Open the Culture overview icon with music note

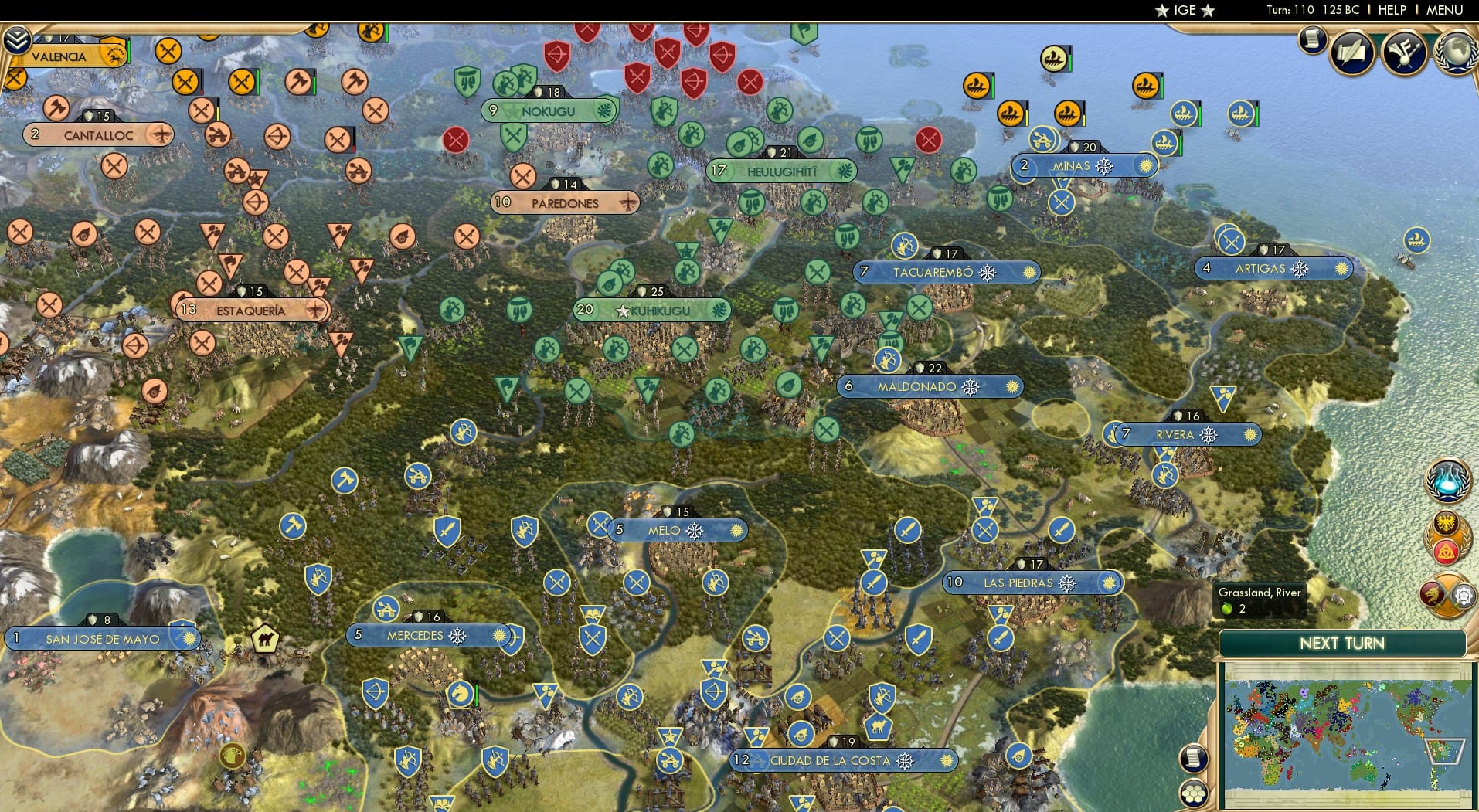(x=1403, y=53)
